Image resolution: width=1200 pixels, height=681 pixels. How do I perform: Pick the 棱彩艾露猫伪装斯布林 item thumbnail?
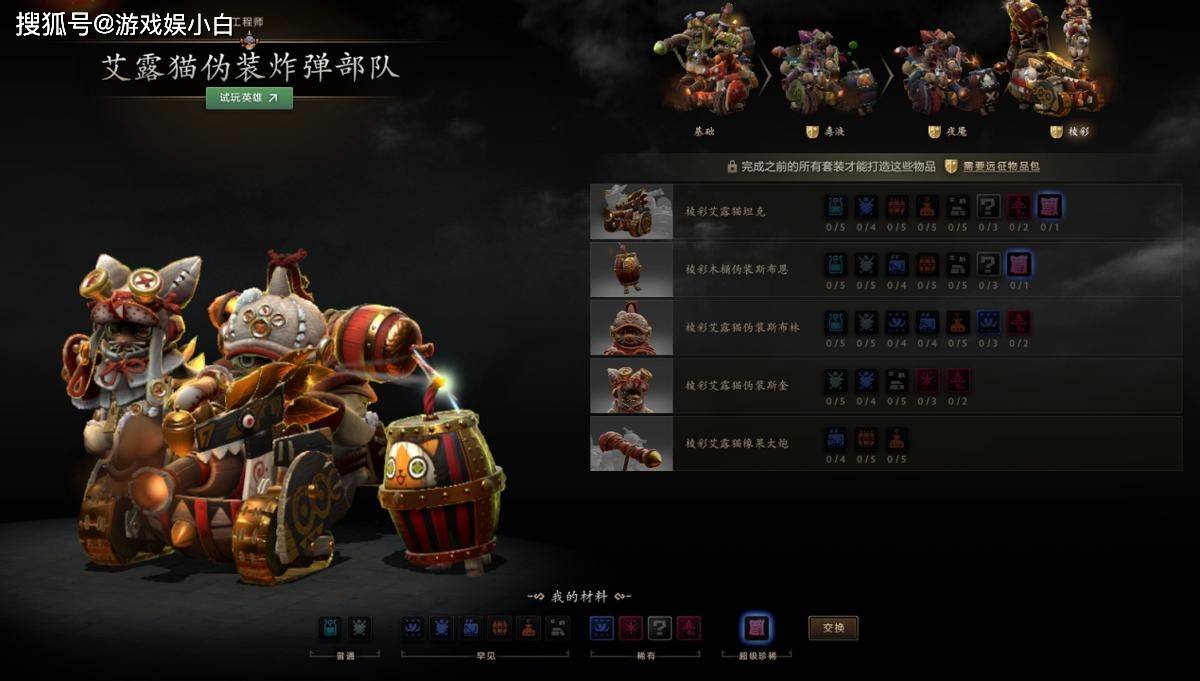pos(631,327)
